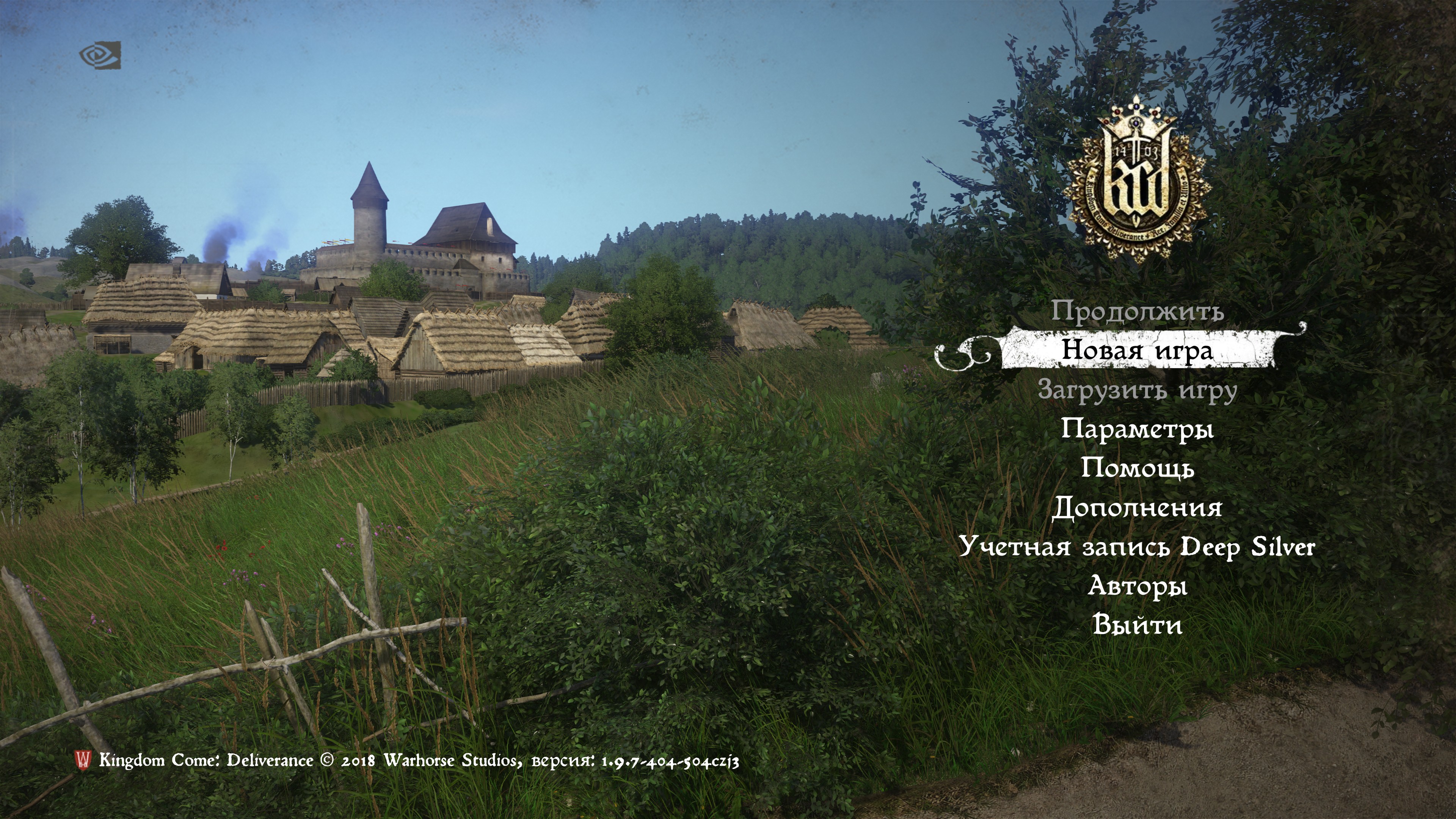Open Загрузить игру to load a save
This screenshot has height=819, width=1456.
point(1137,391)
